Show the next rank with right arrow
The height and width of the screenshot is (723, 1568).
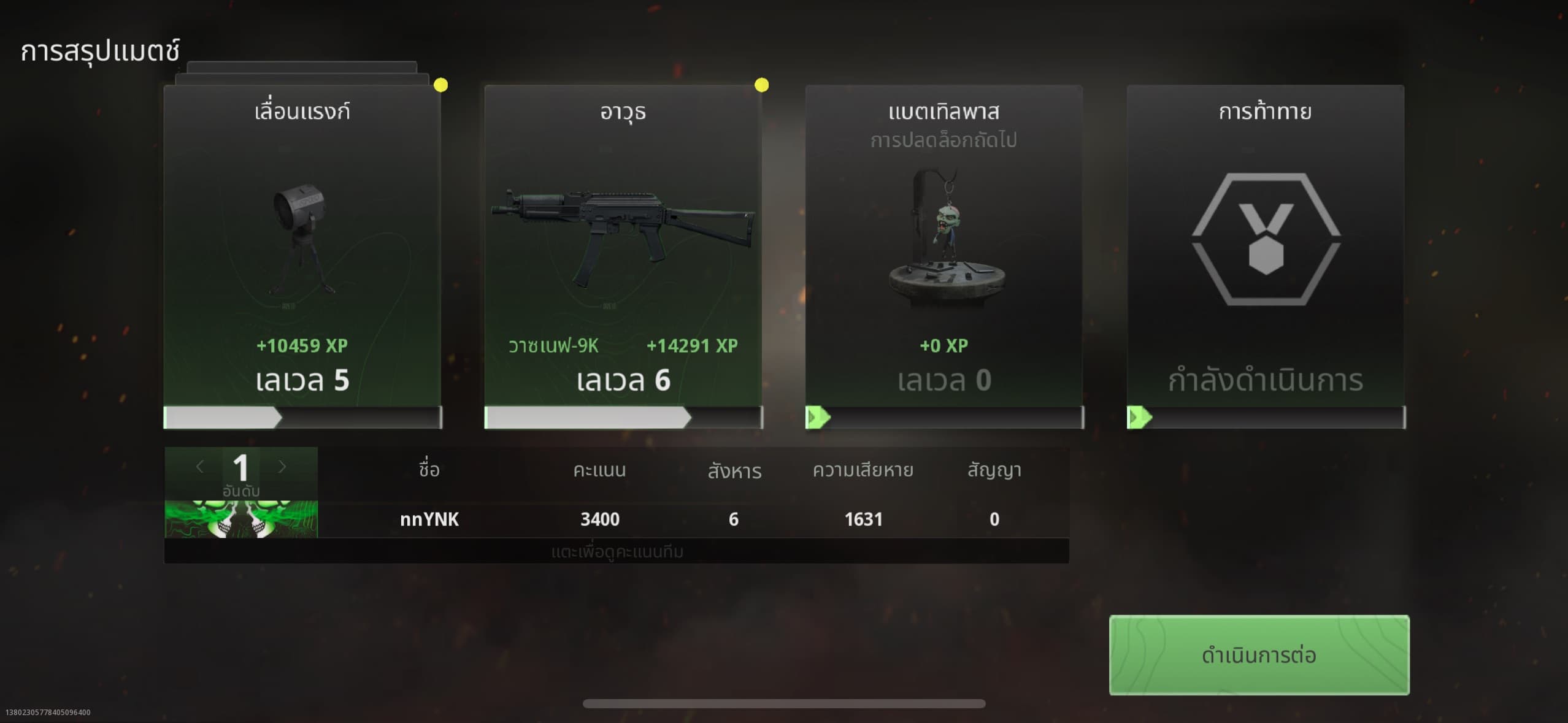tap(282, 467)
